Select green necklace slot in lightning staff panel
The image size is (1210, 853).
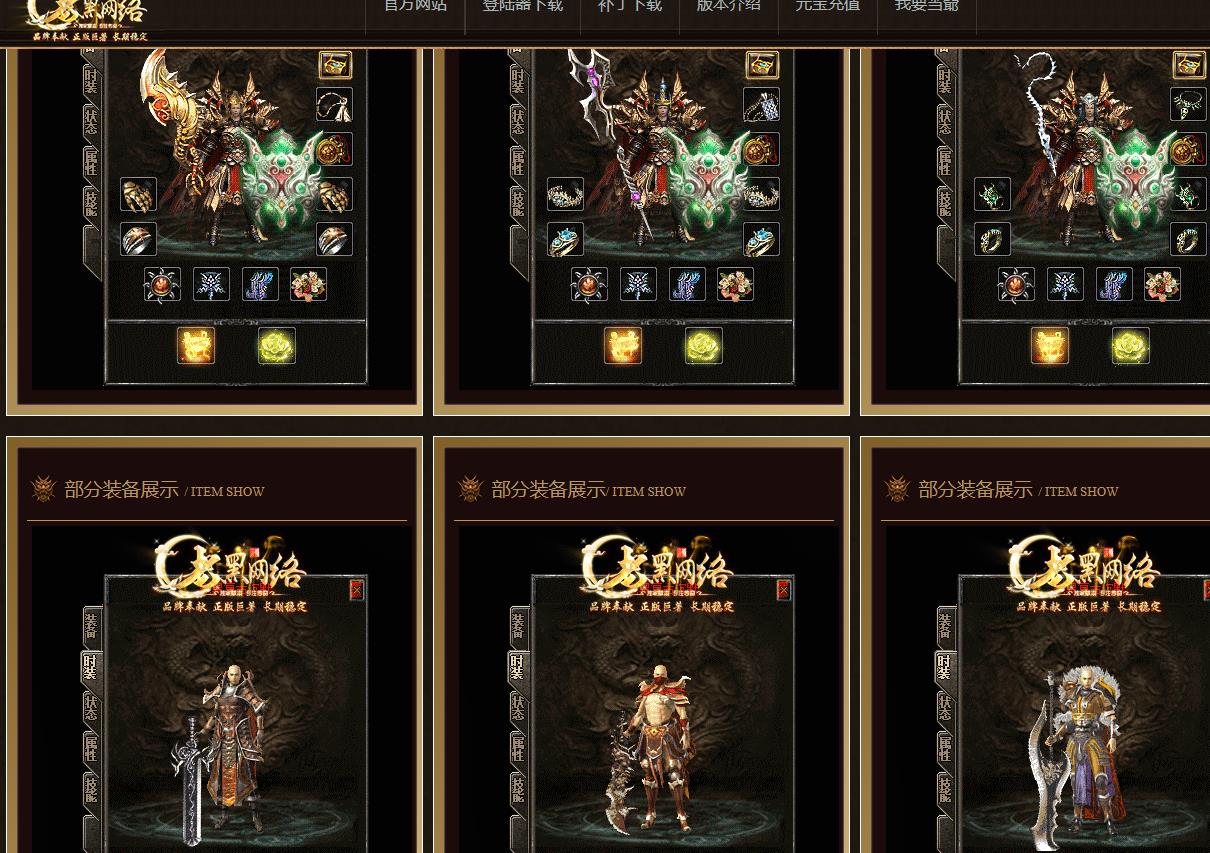(1188, 105)
